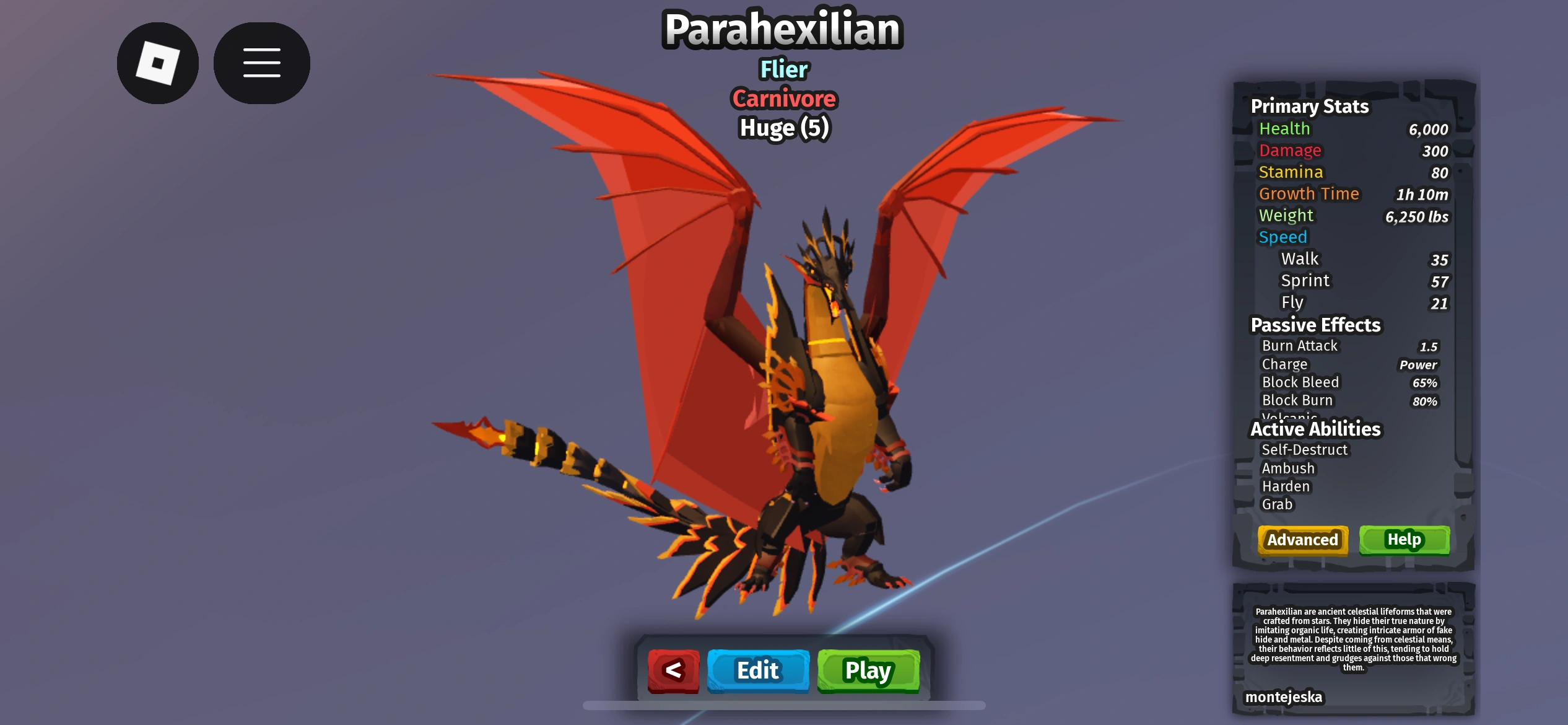1568x725 pixels.
Task: Expand the Passive Effects section
Action: coord(1316,325)
